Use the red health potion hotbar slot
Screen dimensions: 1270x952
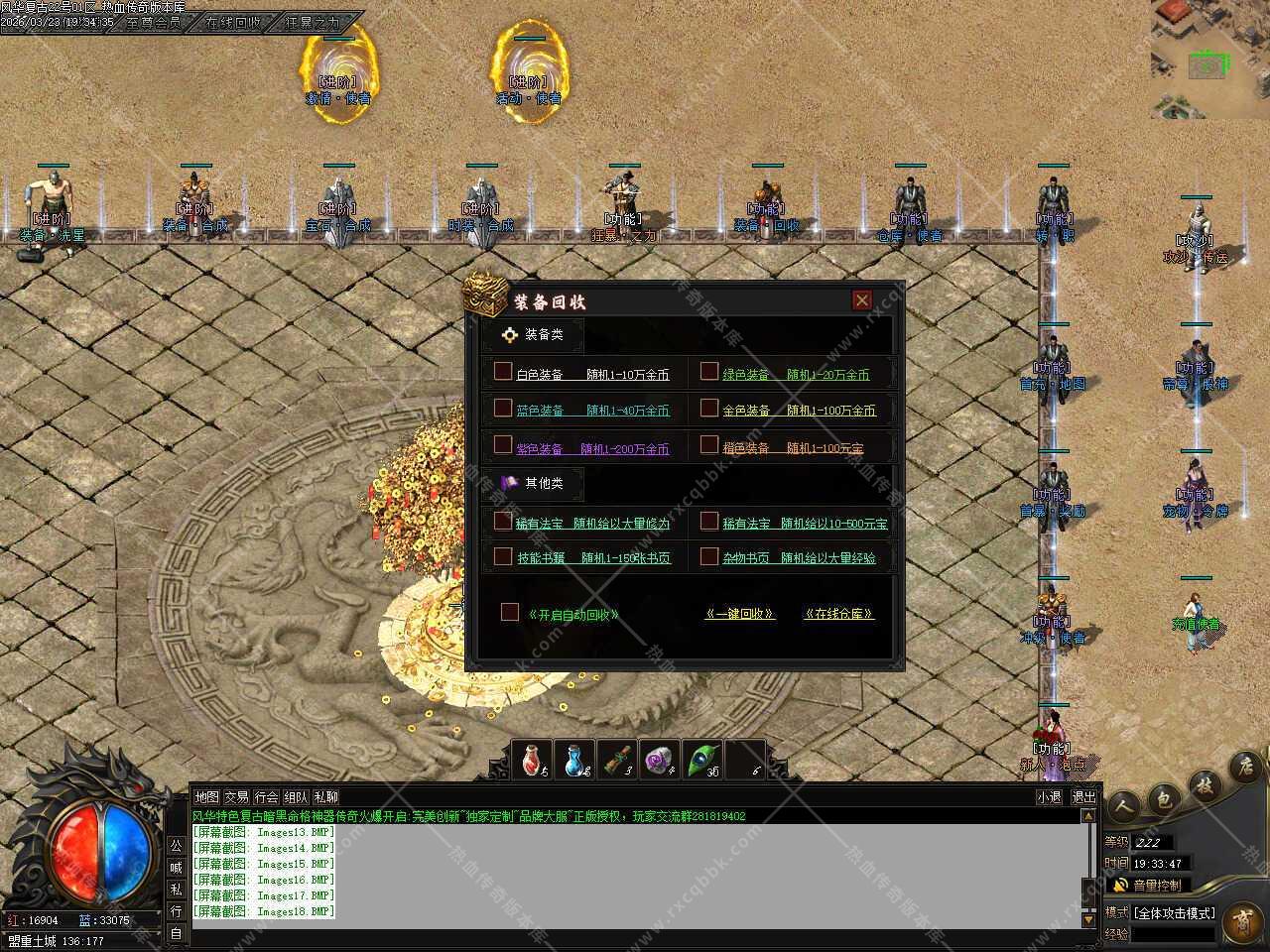coord(535,761)
